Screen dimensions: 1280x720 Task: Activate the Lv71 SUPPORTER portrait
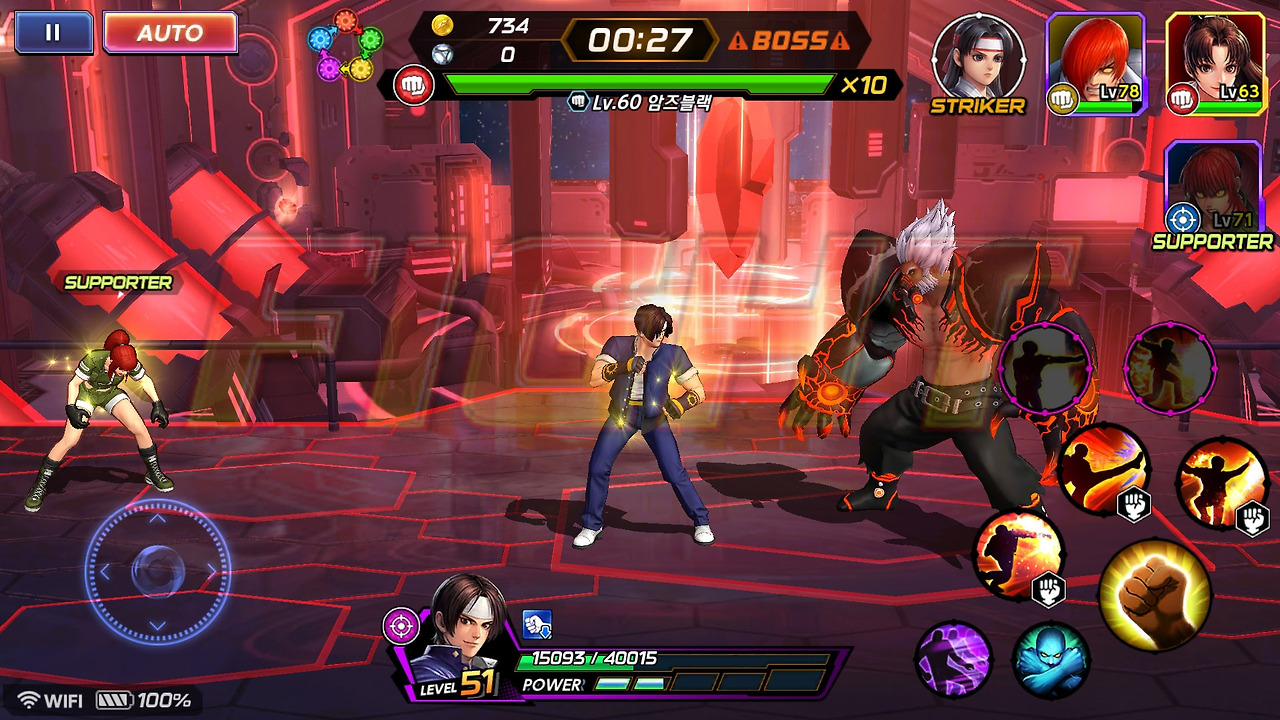pos(1215,188)
